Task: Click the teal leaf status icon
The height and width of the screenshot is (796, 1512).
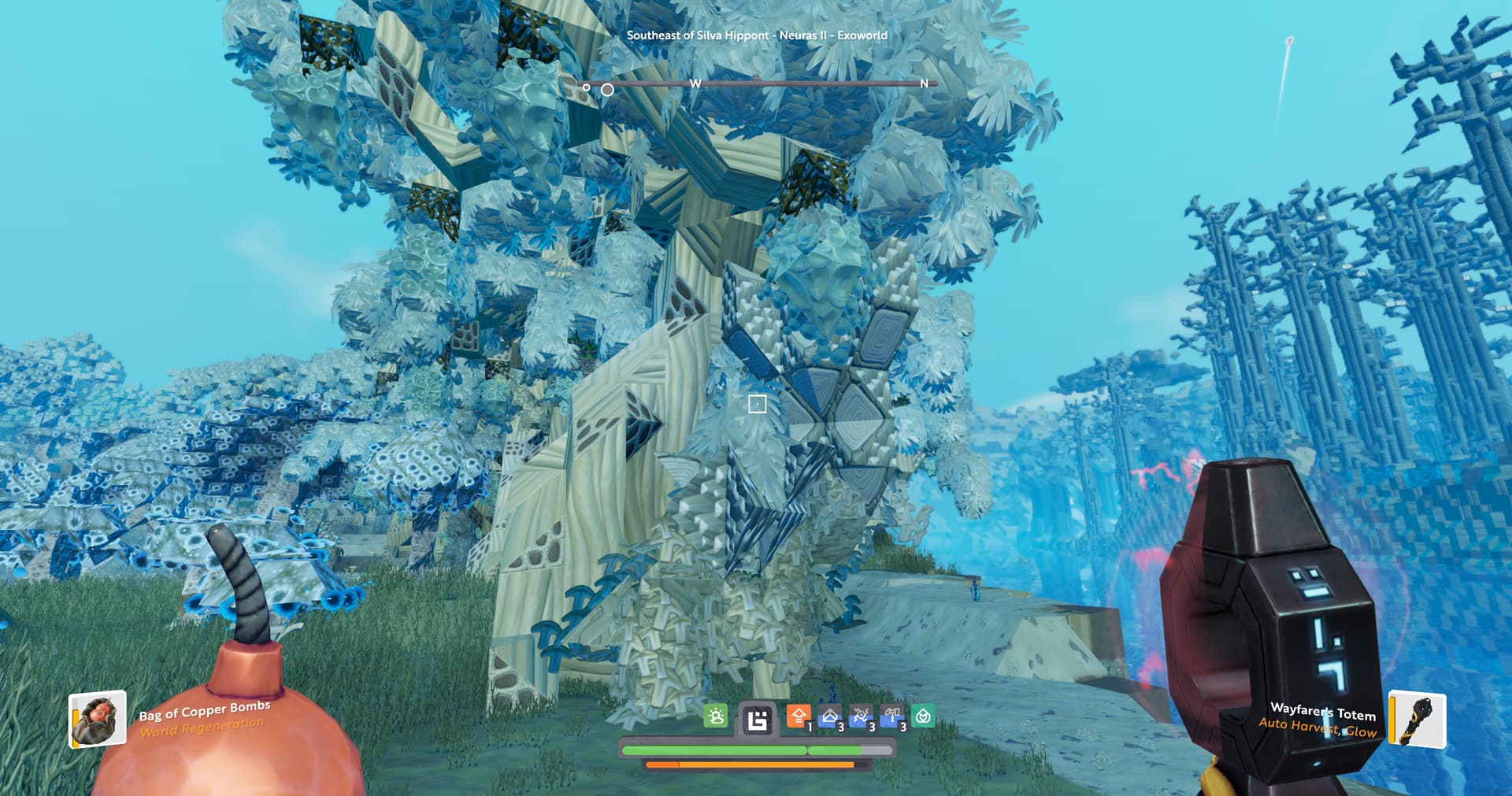Action: pyautogui.click(x=923, y=716)
